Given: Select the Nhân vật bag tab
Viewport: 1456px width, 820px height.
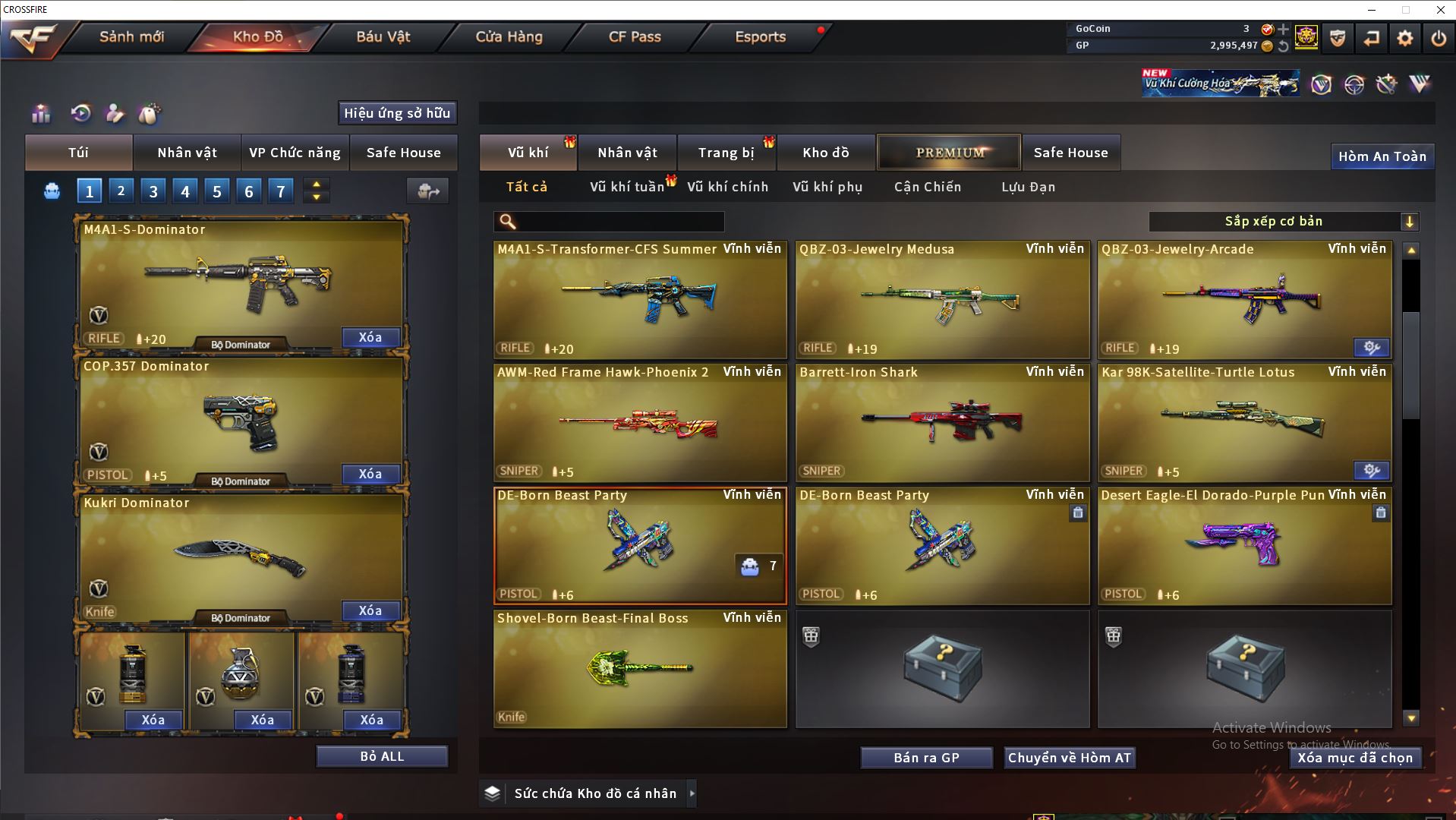Looking at the screenshot, I should (x=187, y=153).
